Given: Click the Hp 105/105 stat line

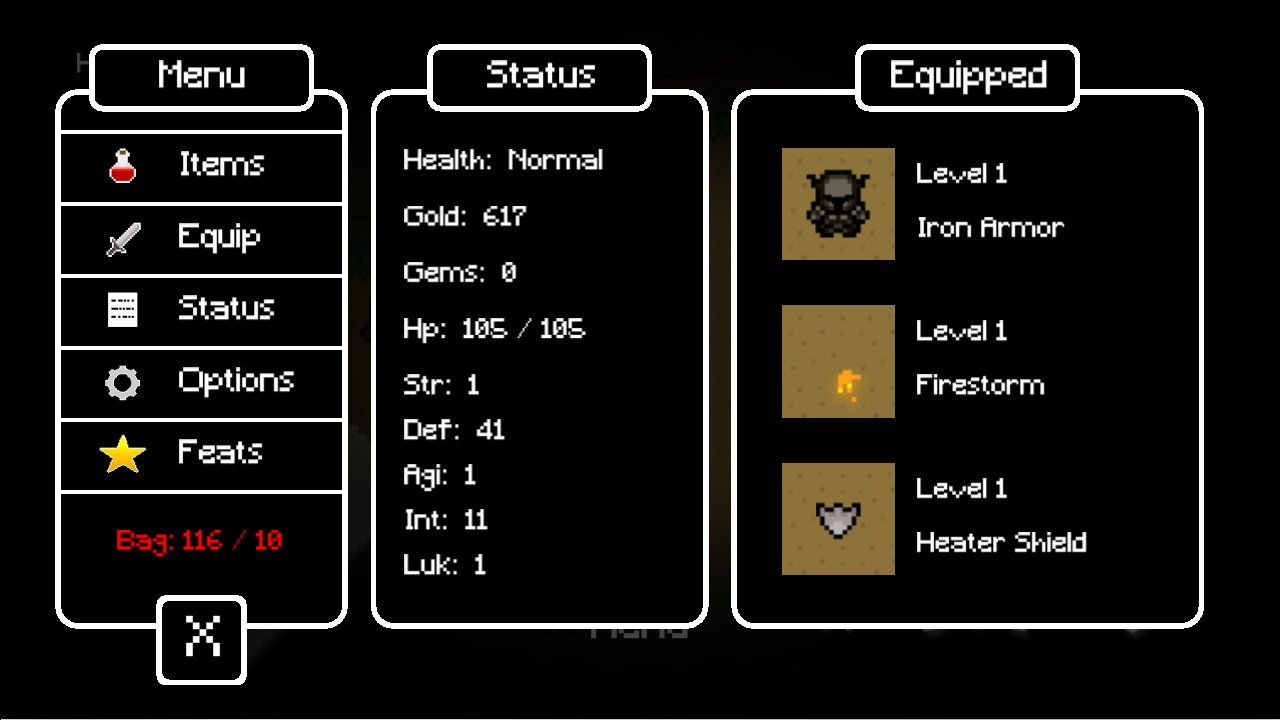Looking at the screenshot, I should [x=491, y=327].
